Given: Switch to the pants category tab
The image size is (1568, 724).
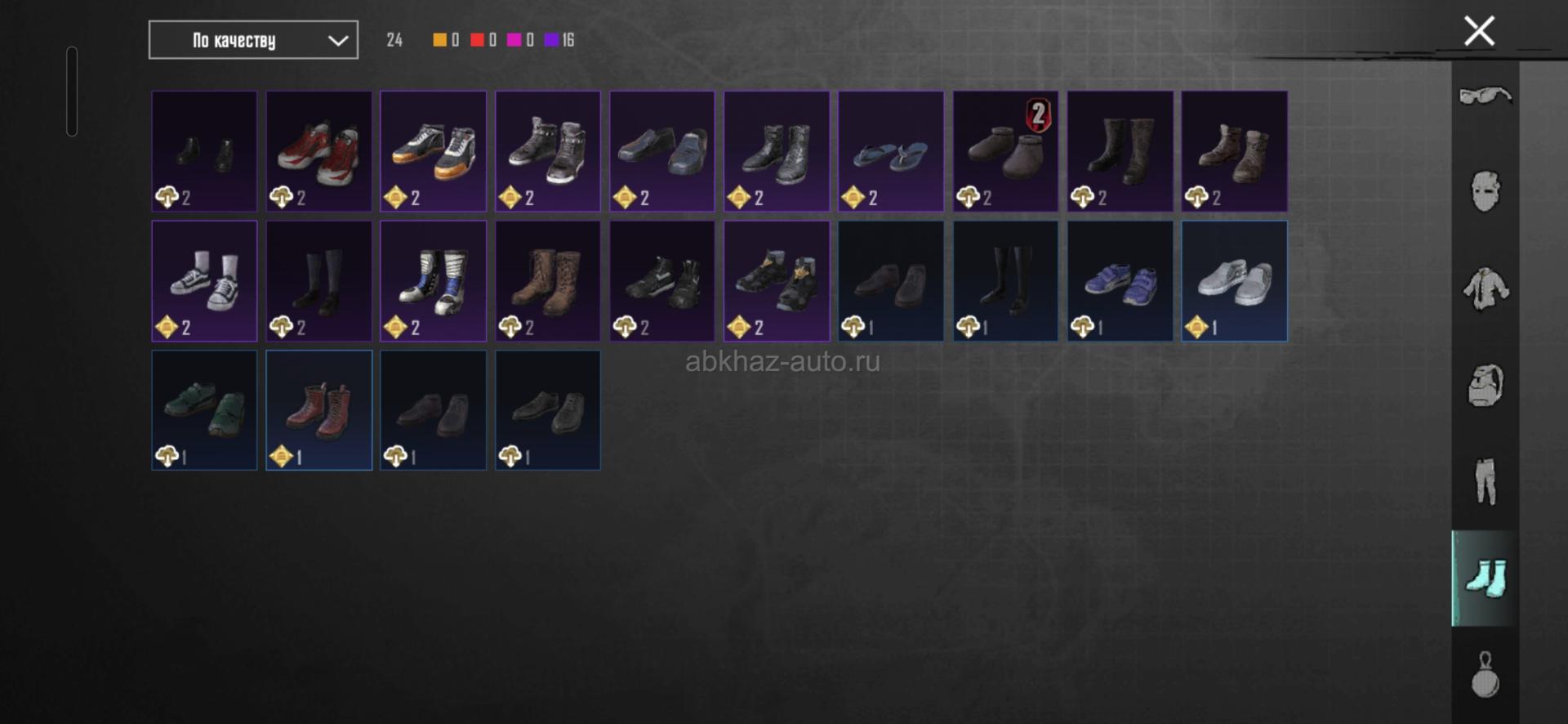Looking at the screenshot, I should [x=1485, y=482].
